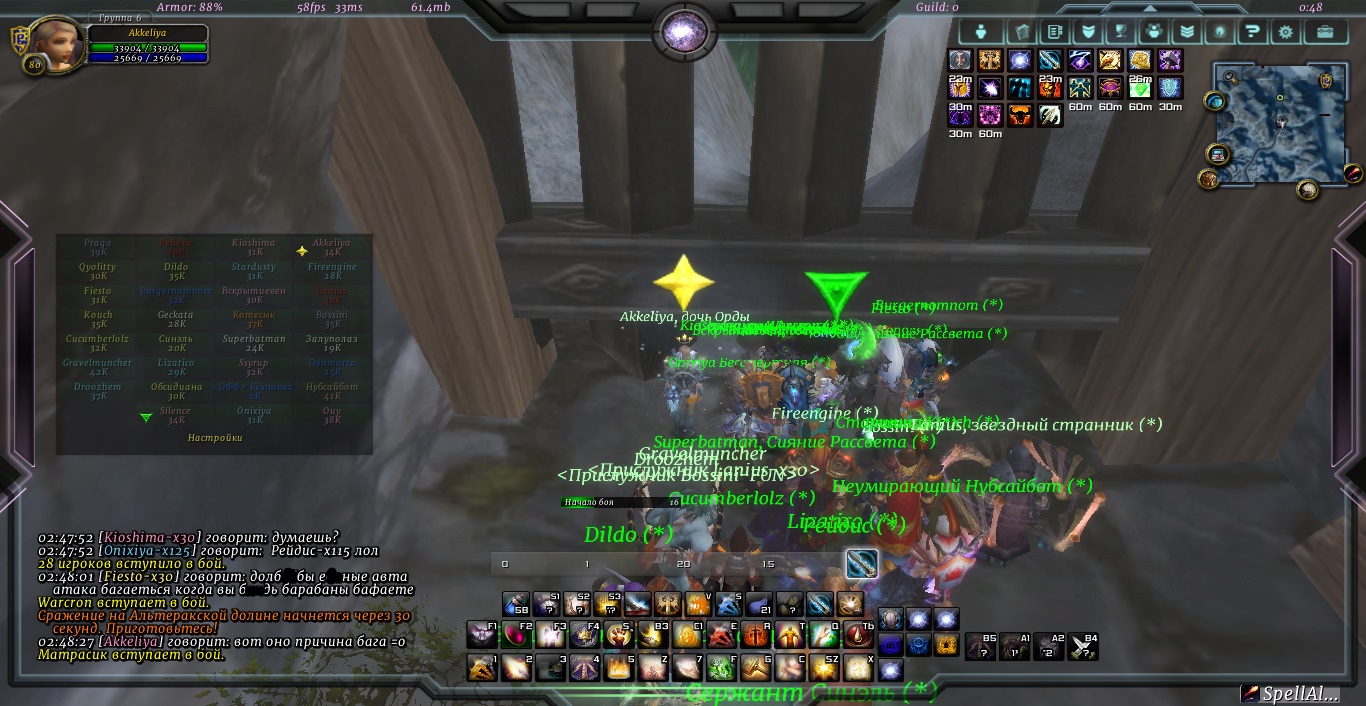Select Kouch in the raid frames
This screenshot has height=706, width=1366.
pos(98,319)
